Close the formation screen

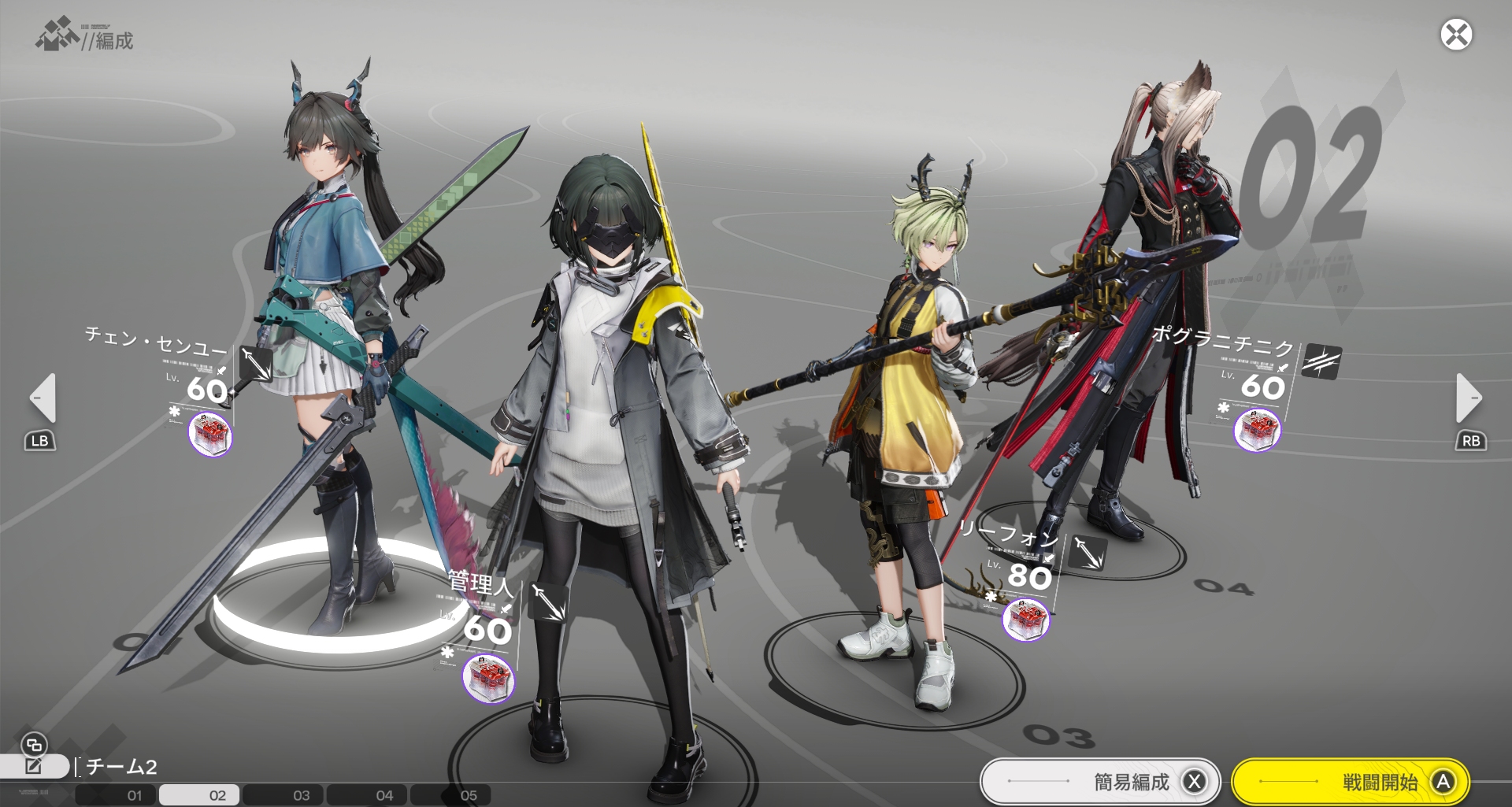[x=1456, y=35]
